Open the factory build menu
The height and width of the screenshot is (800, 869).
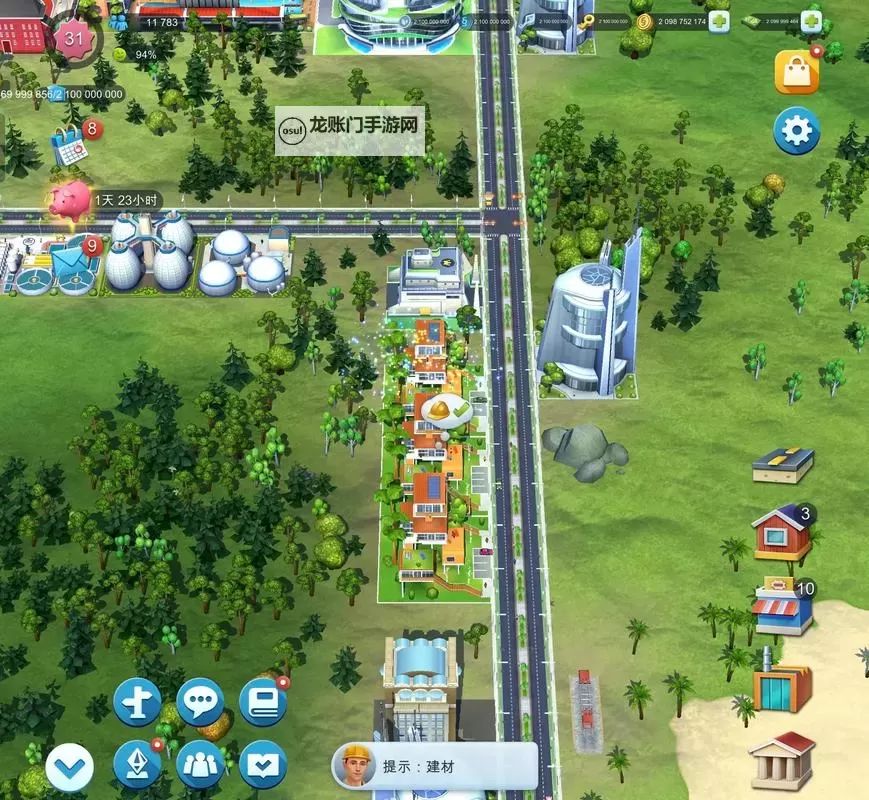(782, 685)
